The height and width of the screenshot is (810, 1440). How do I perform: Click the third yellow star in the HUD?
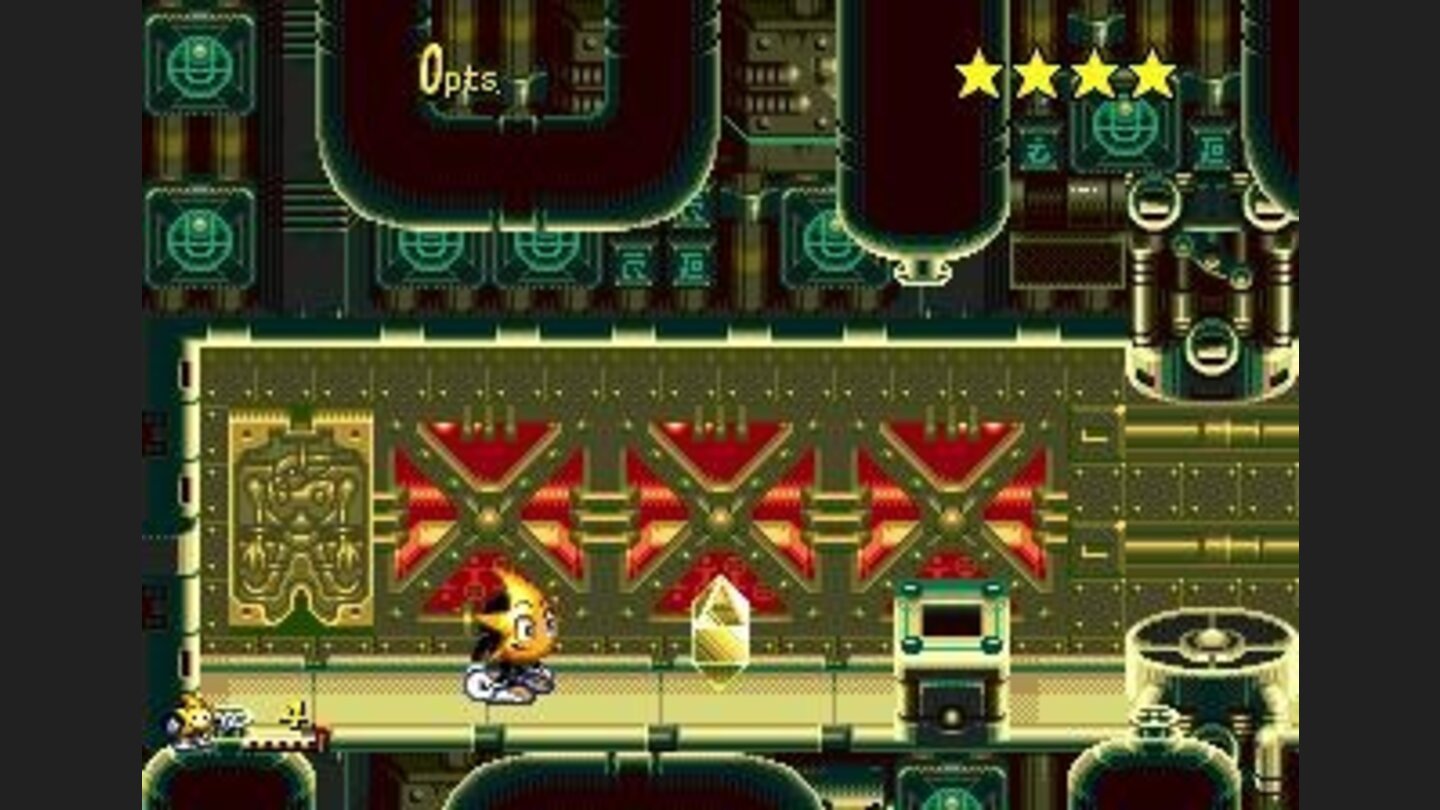point(1095,70)
